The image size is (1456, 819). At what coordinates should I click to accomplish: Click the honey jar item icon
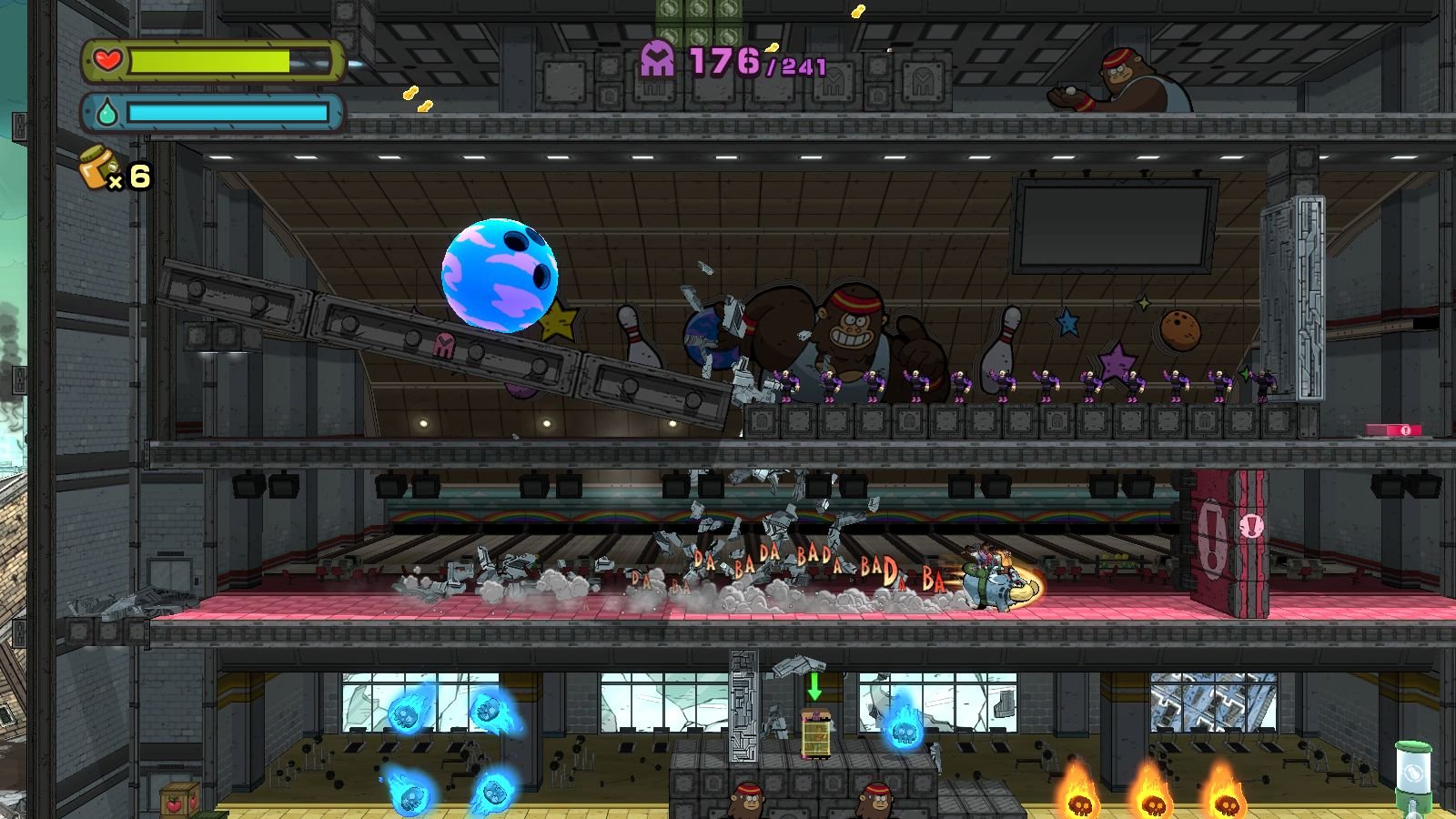[99, 168]
